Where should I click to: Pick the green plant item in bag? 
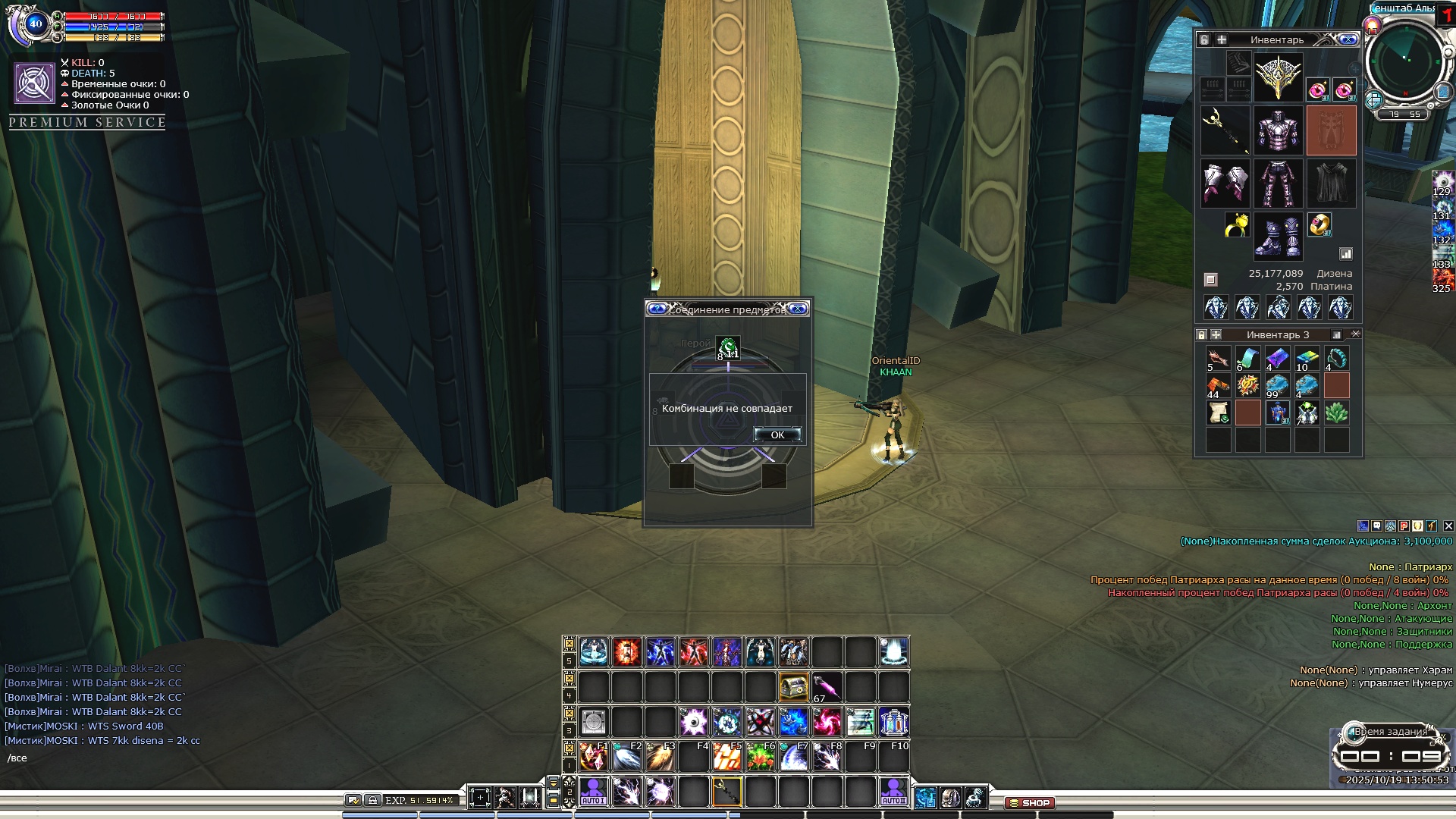(1336, 413)
